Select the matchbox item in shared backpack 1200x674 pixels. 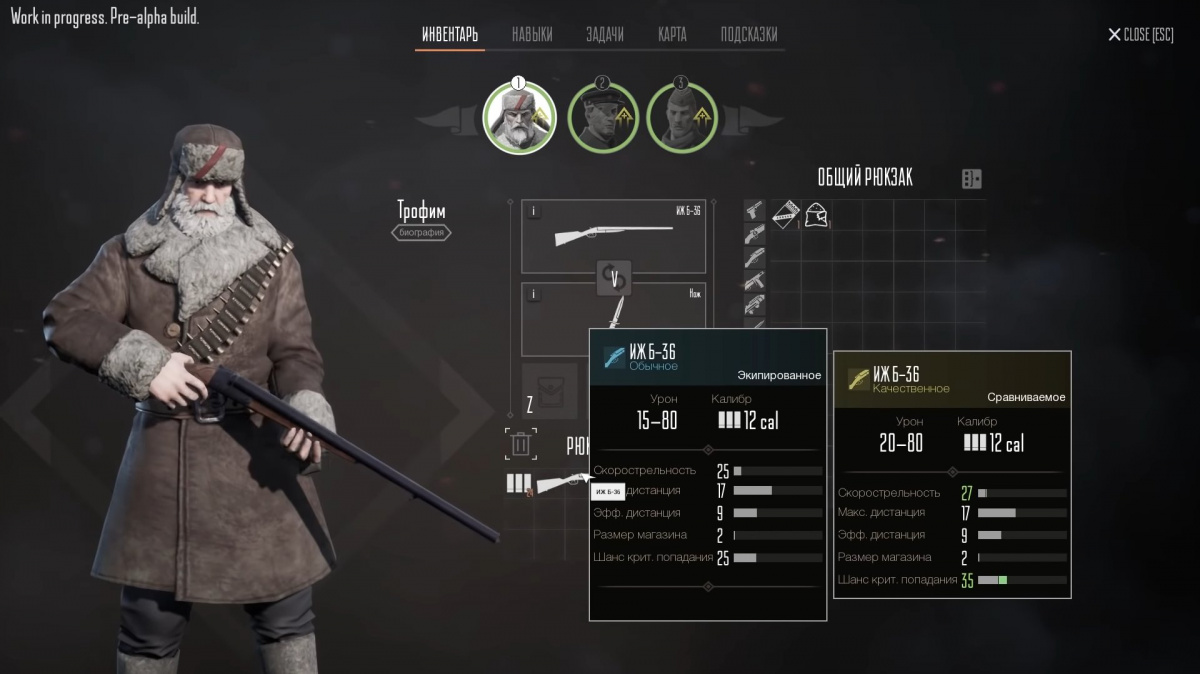[786, 214]
